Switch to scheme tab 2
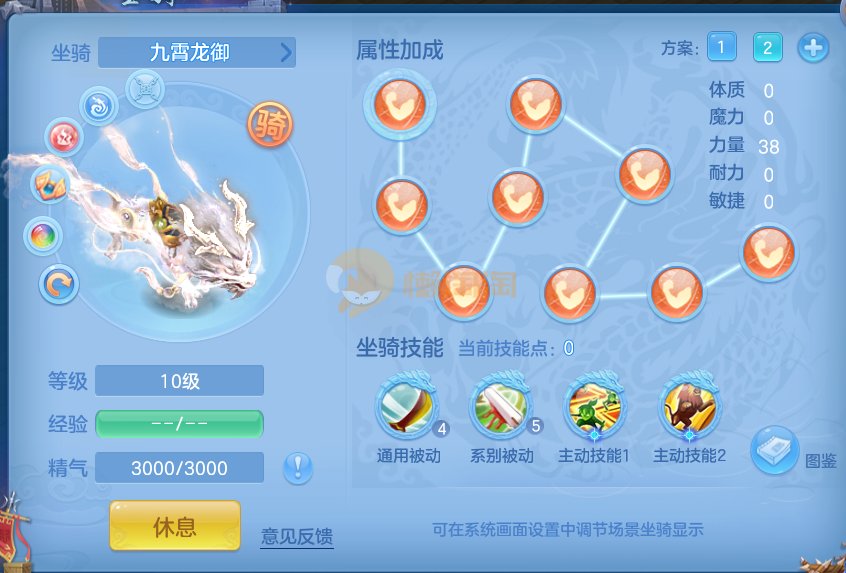 pos(767,47)
